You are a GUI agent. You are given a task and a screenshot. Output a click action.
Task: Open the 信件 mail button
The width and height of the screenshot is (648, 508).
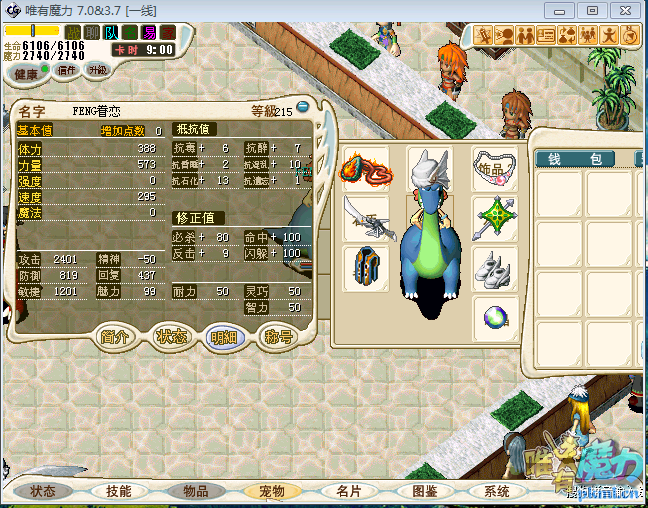pyautogui.click(x=68, y=71)
